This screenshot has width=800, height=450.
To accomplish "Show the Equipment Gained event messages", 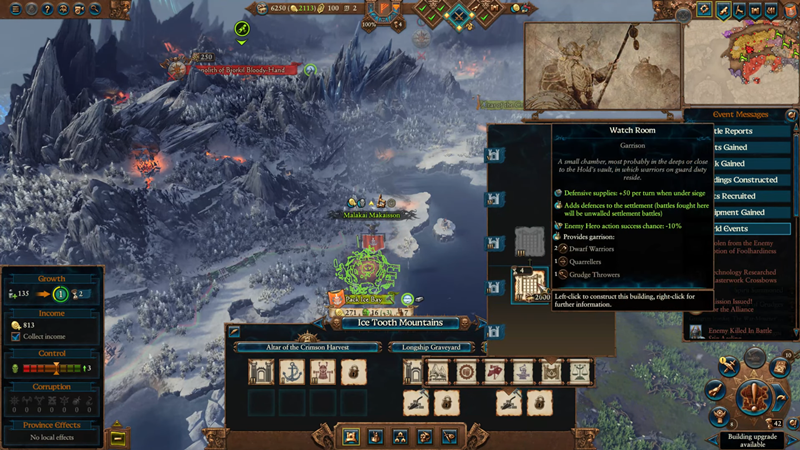I will [x=750, y=212].
